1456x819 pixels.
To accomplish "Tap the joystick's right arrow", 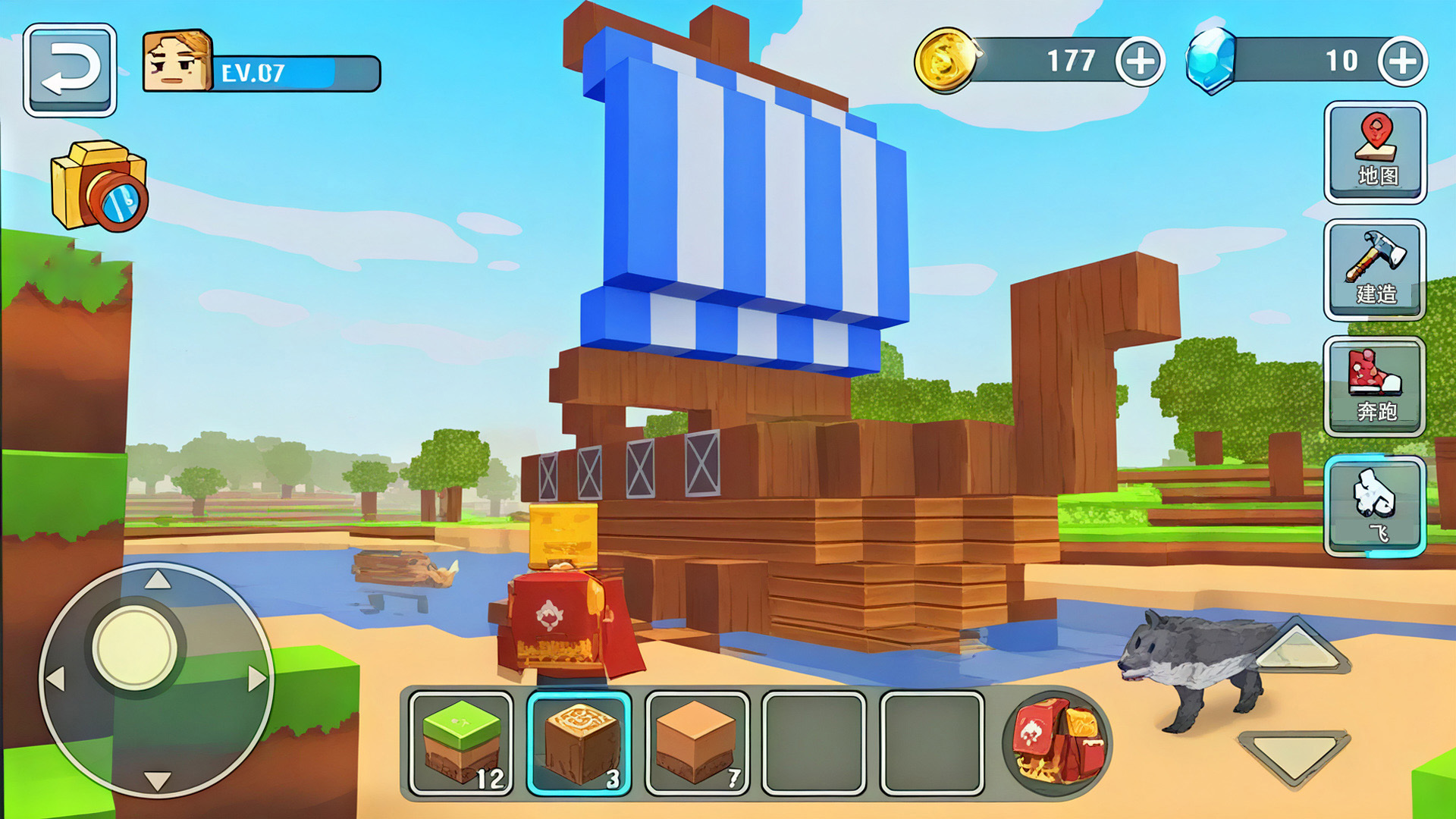I will (256, 679).
